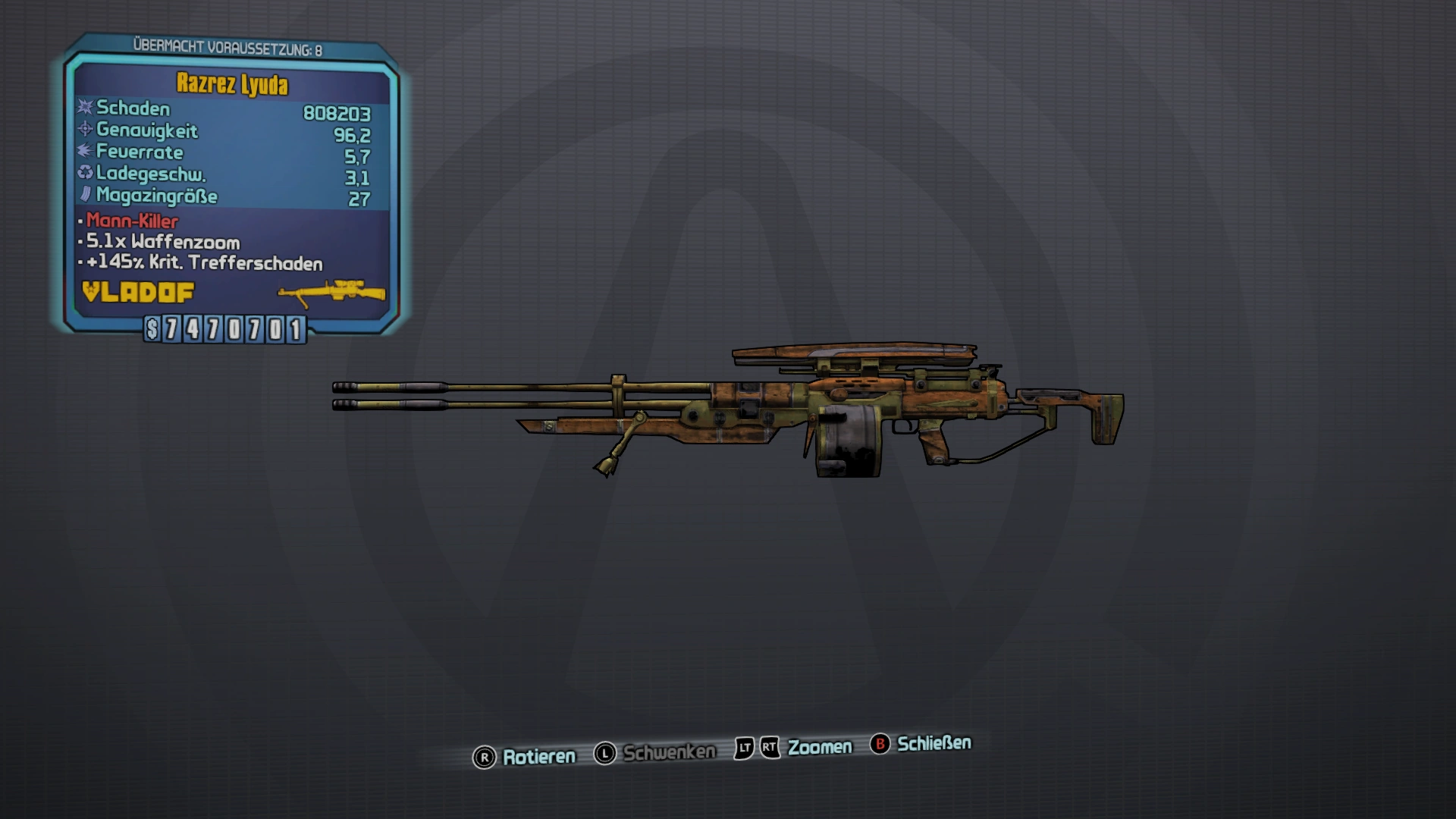Select the red Mann-Killer weapon prefix text
The width and height of the screenshot is (1456, 819).
(x=133, y=222)
